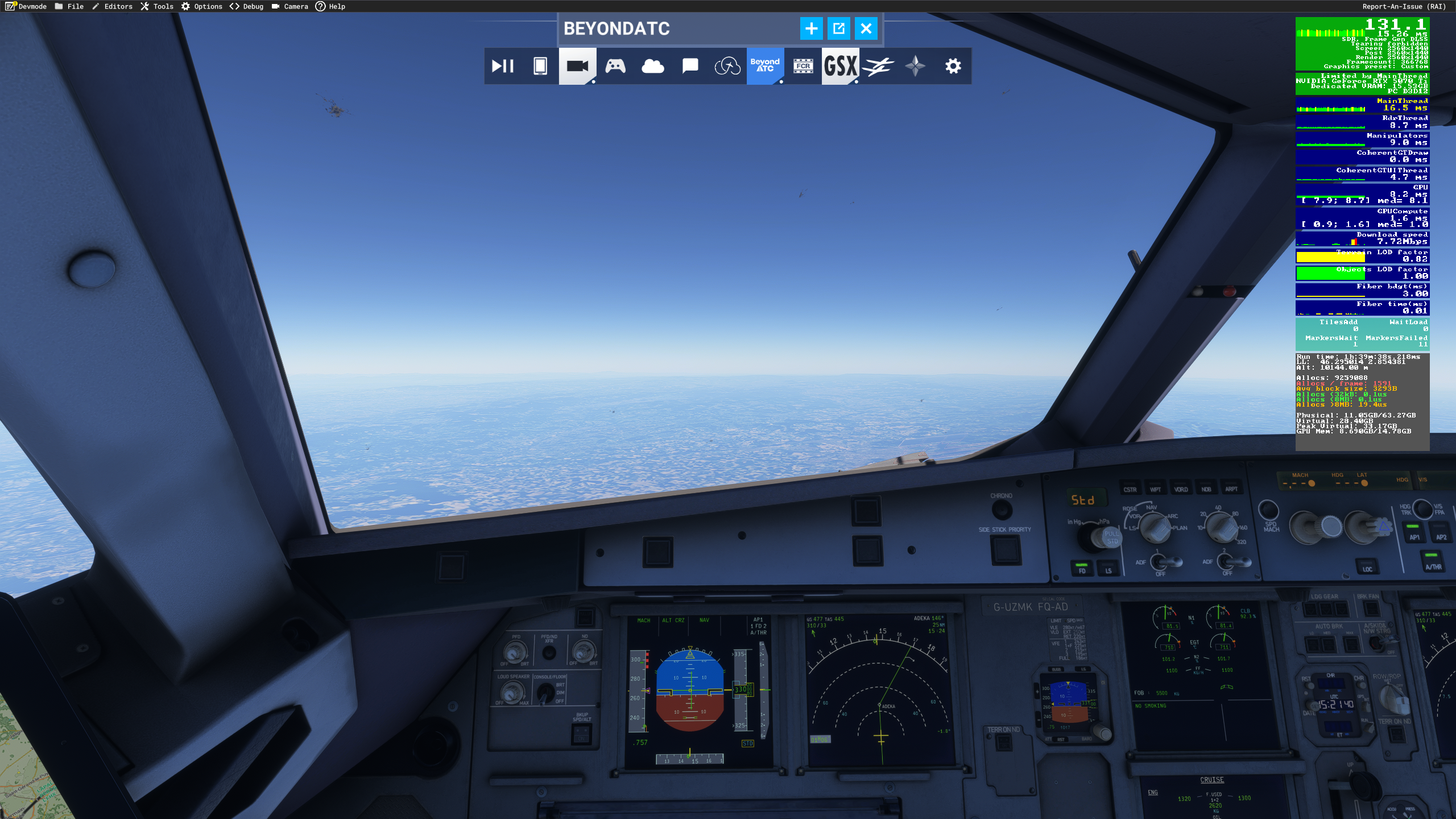This screenshot has width=1456, height=819.
Task: Toggle the GSX toolbar button
Action: pyautogui.click(x=840, y=67)
